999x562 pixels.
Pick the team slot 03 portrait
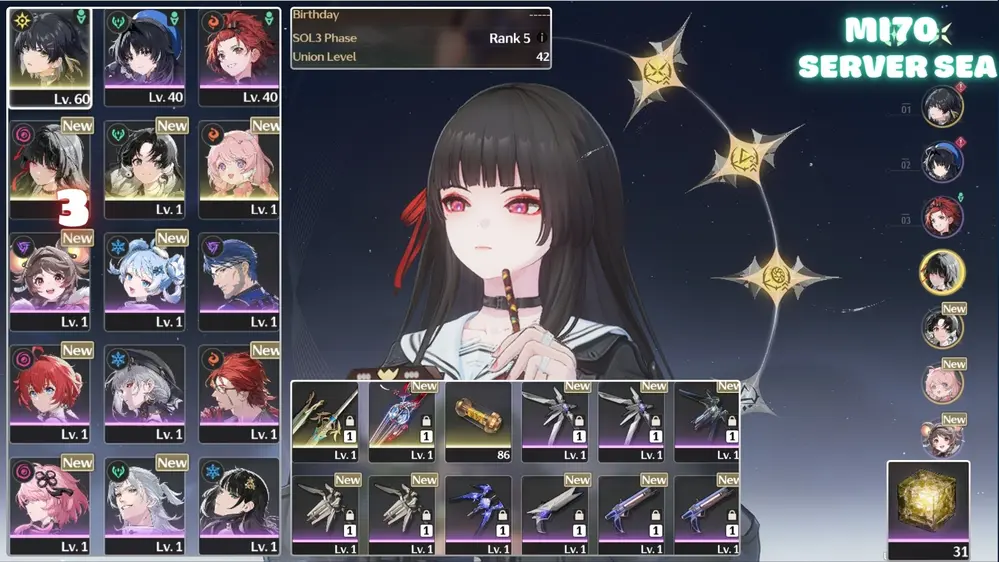point(942,218)
